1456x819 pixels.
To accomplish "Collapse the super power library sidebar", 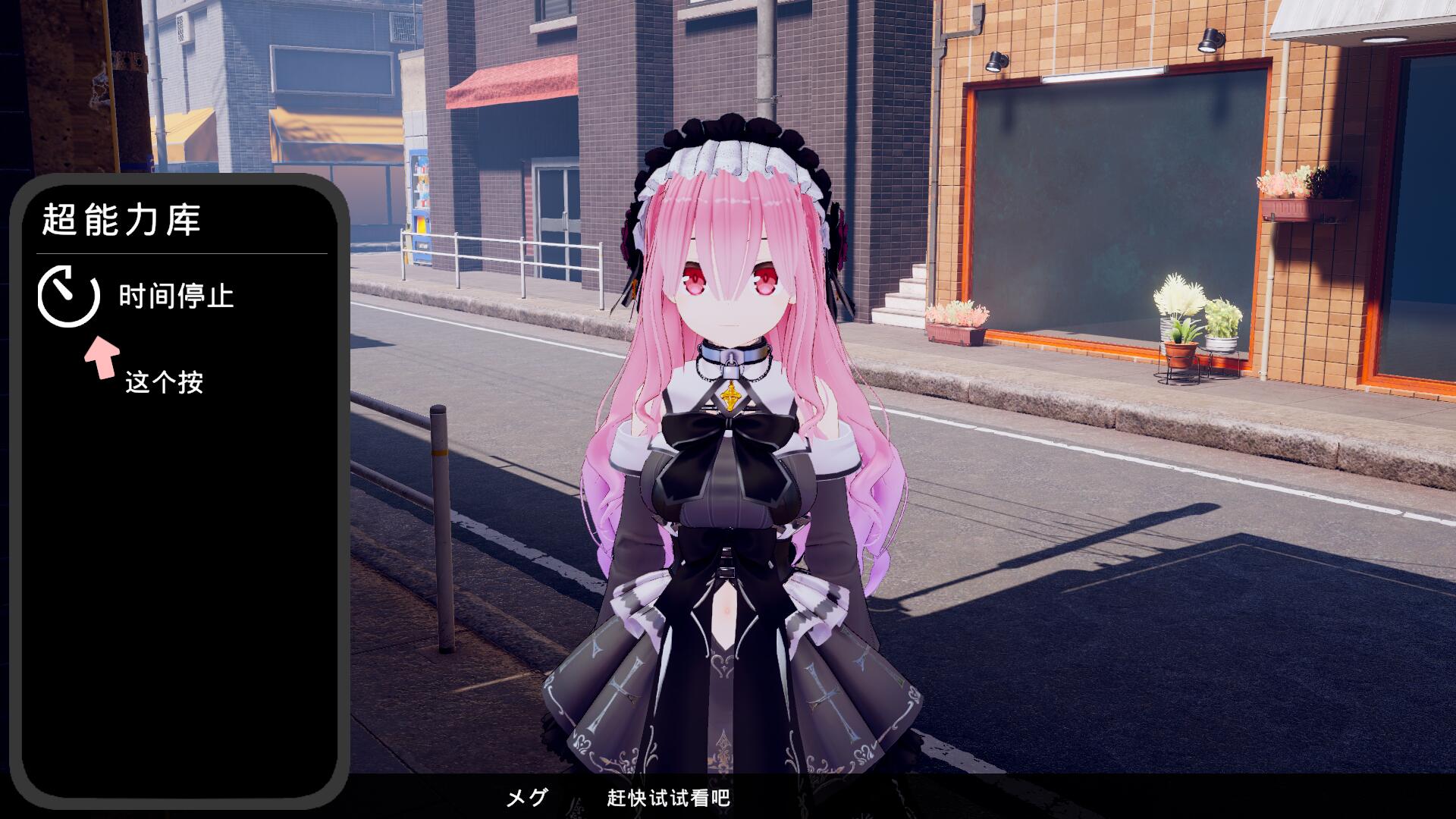I will click(x=121, y=219).
